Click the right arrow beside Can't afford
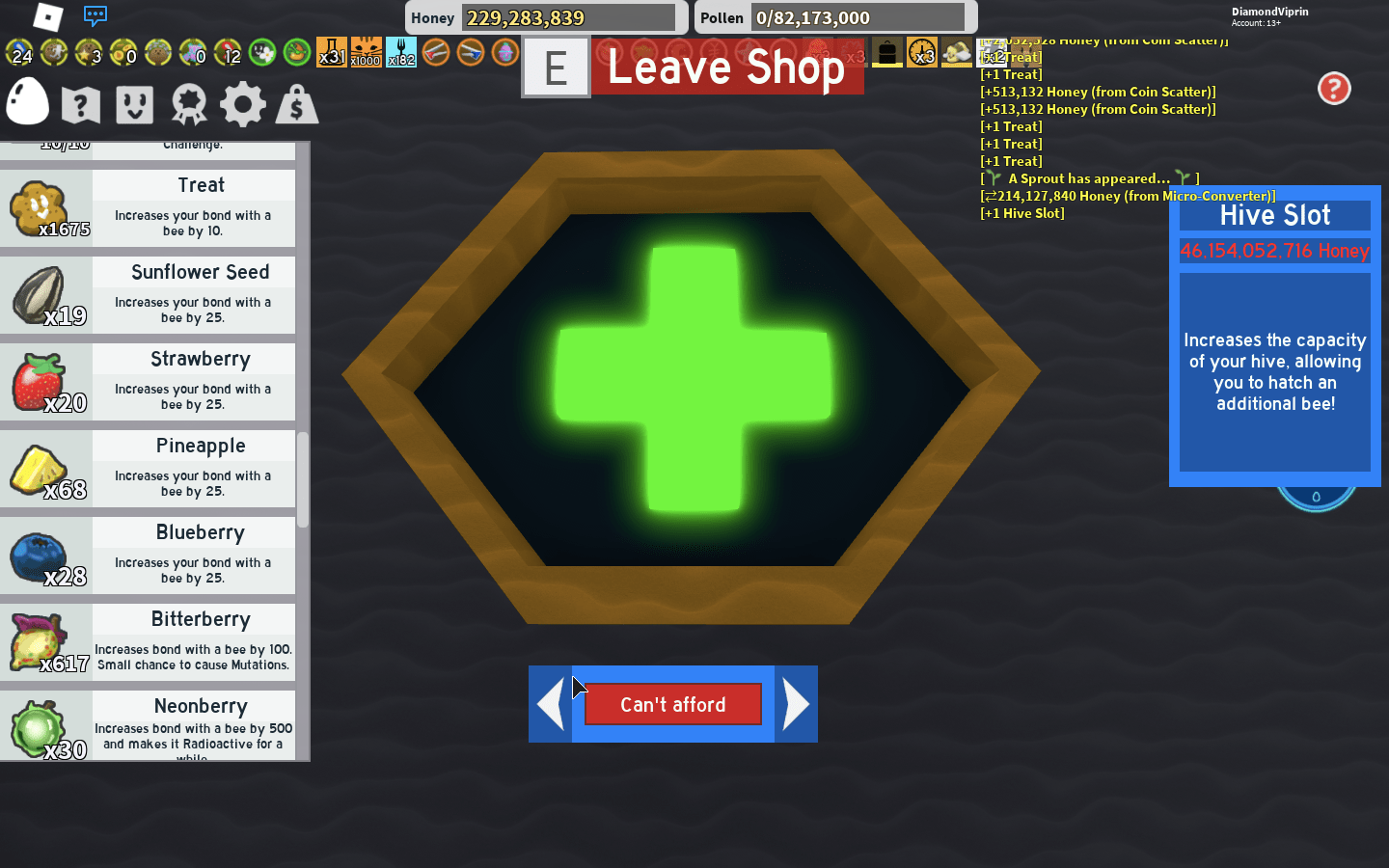Screen dimensions: 1389x868 pyautogui.click(x=797, y=704)
